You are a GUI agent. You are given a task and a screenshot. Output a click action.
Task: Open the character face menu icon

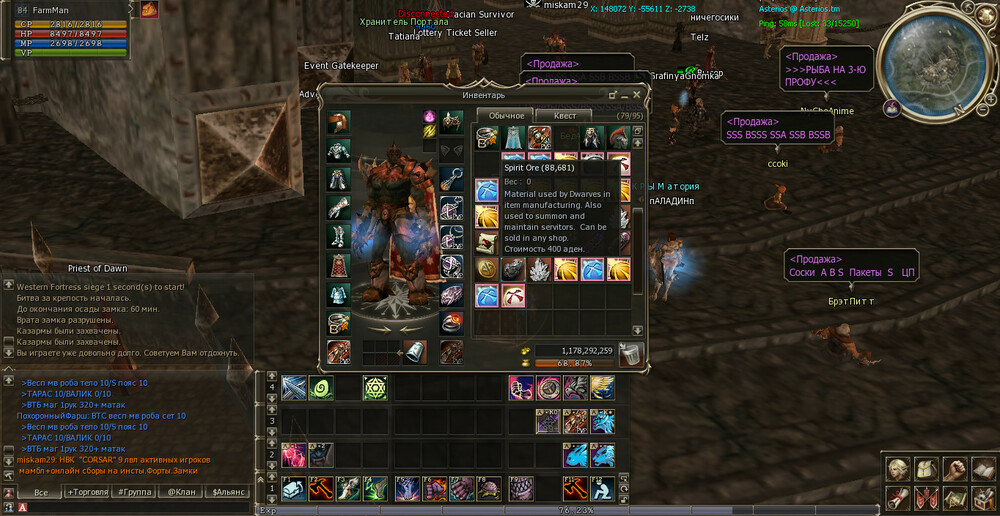click(x=897, y=469)
